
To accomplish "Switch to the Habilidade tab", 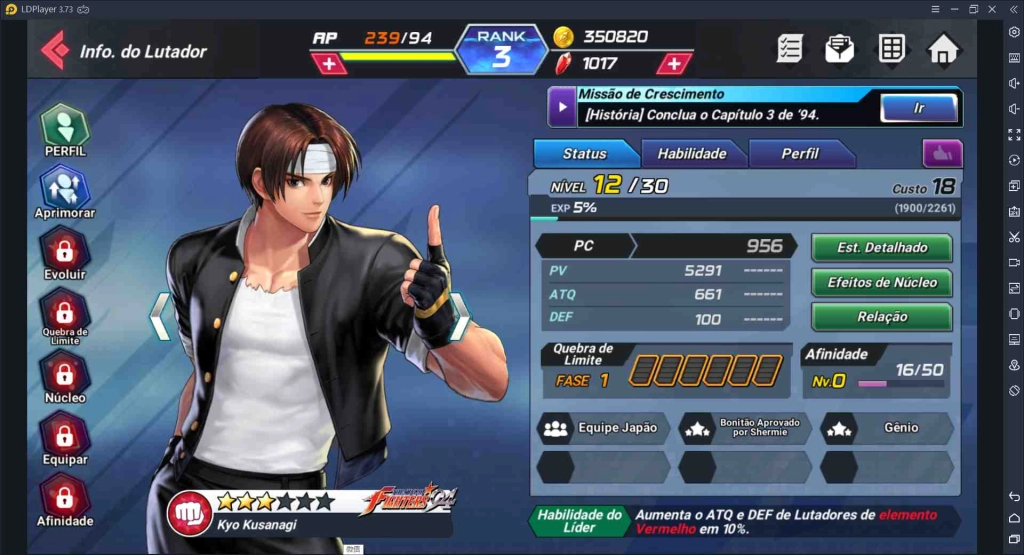I will (692, 154).
